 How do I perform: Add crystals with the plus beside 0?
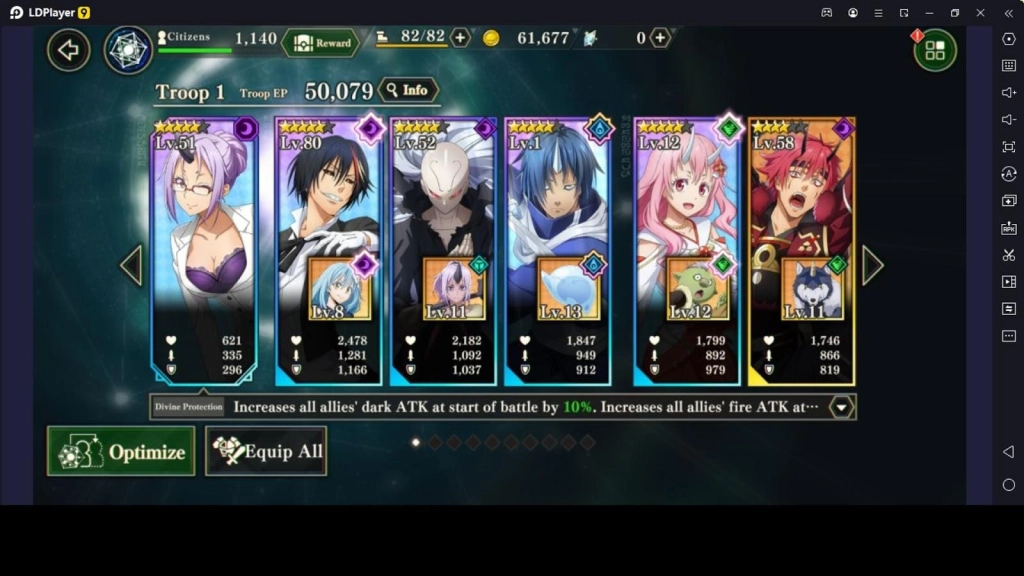point(660,38)
